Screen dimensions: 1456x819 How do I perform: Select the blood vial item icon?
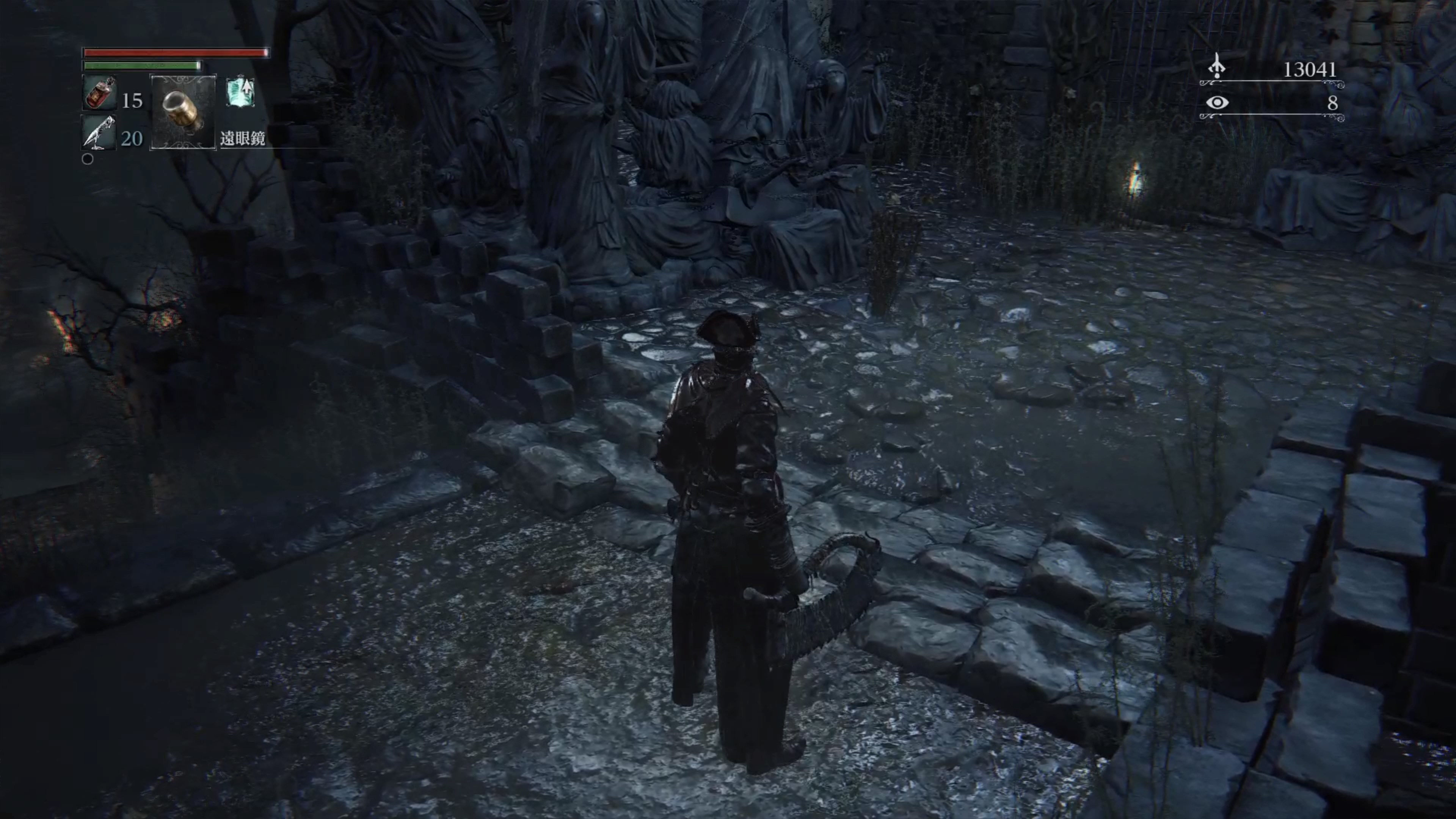99,92
